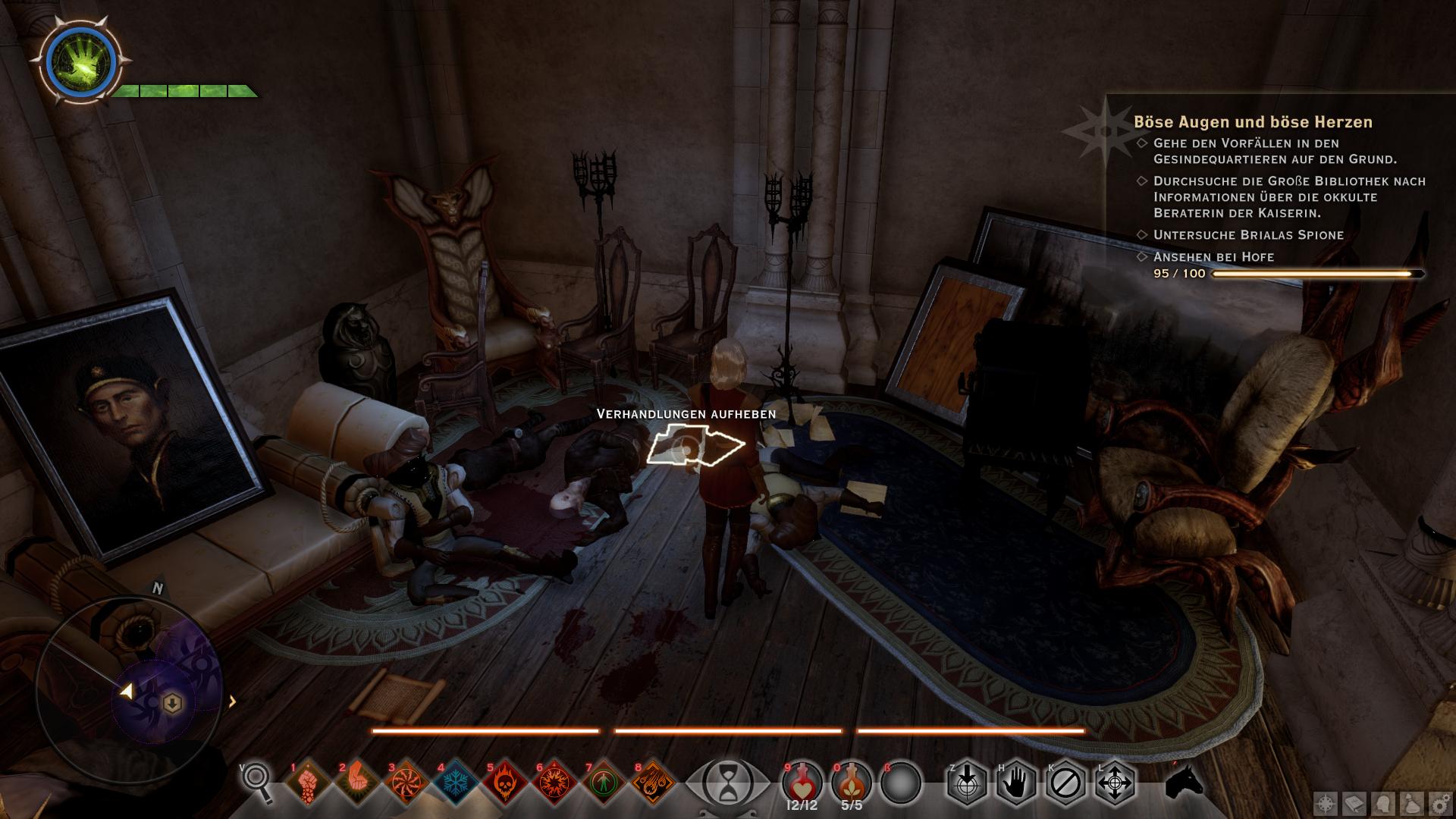Drink the red heart health potion
Viewport: 1456px width, 819px height.
(x=801, y=781)
